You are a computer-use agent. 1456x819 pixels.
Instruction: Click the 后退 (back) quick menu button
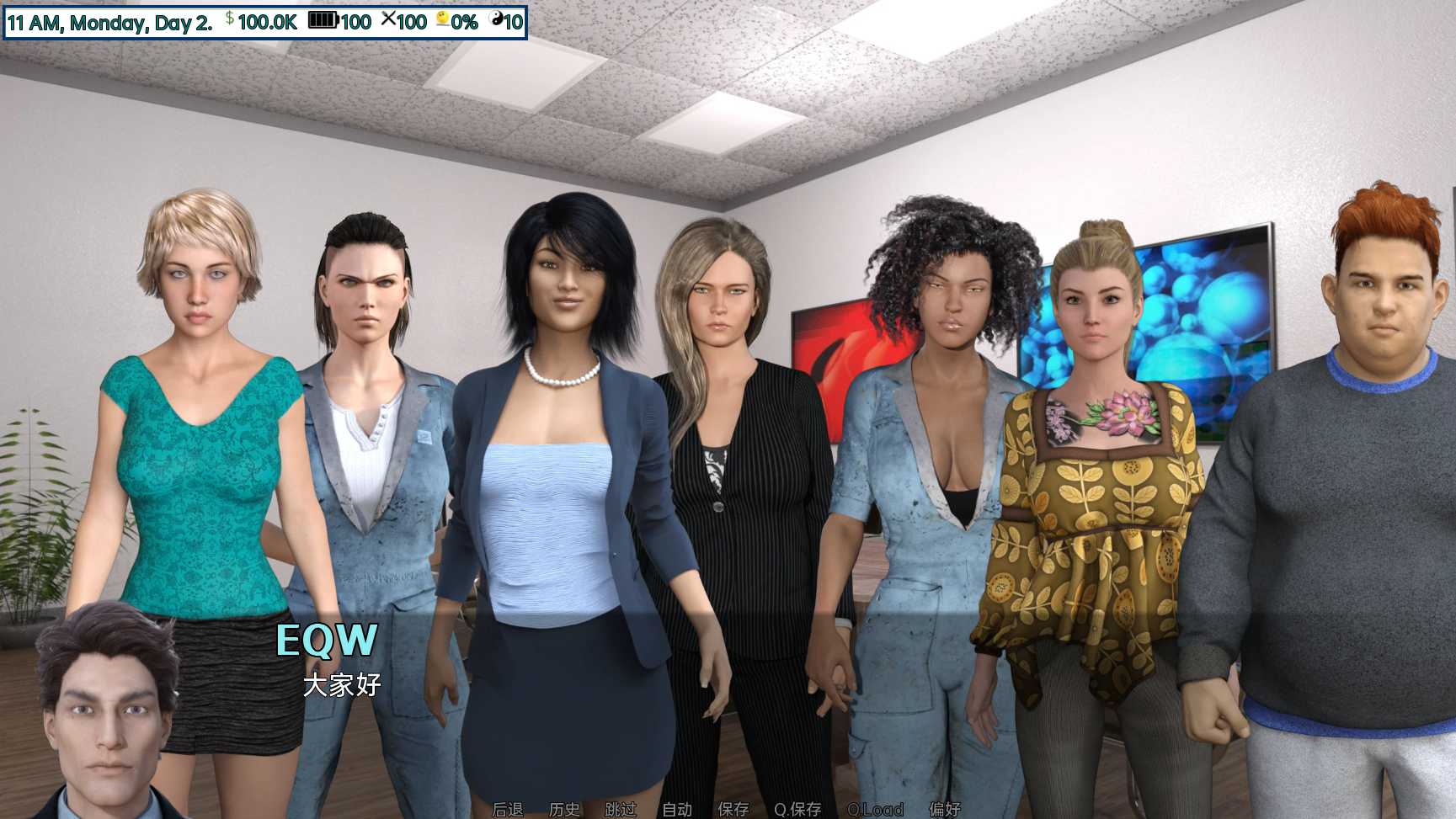pyautogui.click(x=508, y=809)
